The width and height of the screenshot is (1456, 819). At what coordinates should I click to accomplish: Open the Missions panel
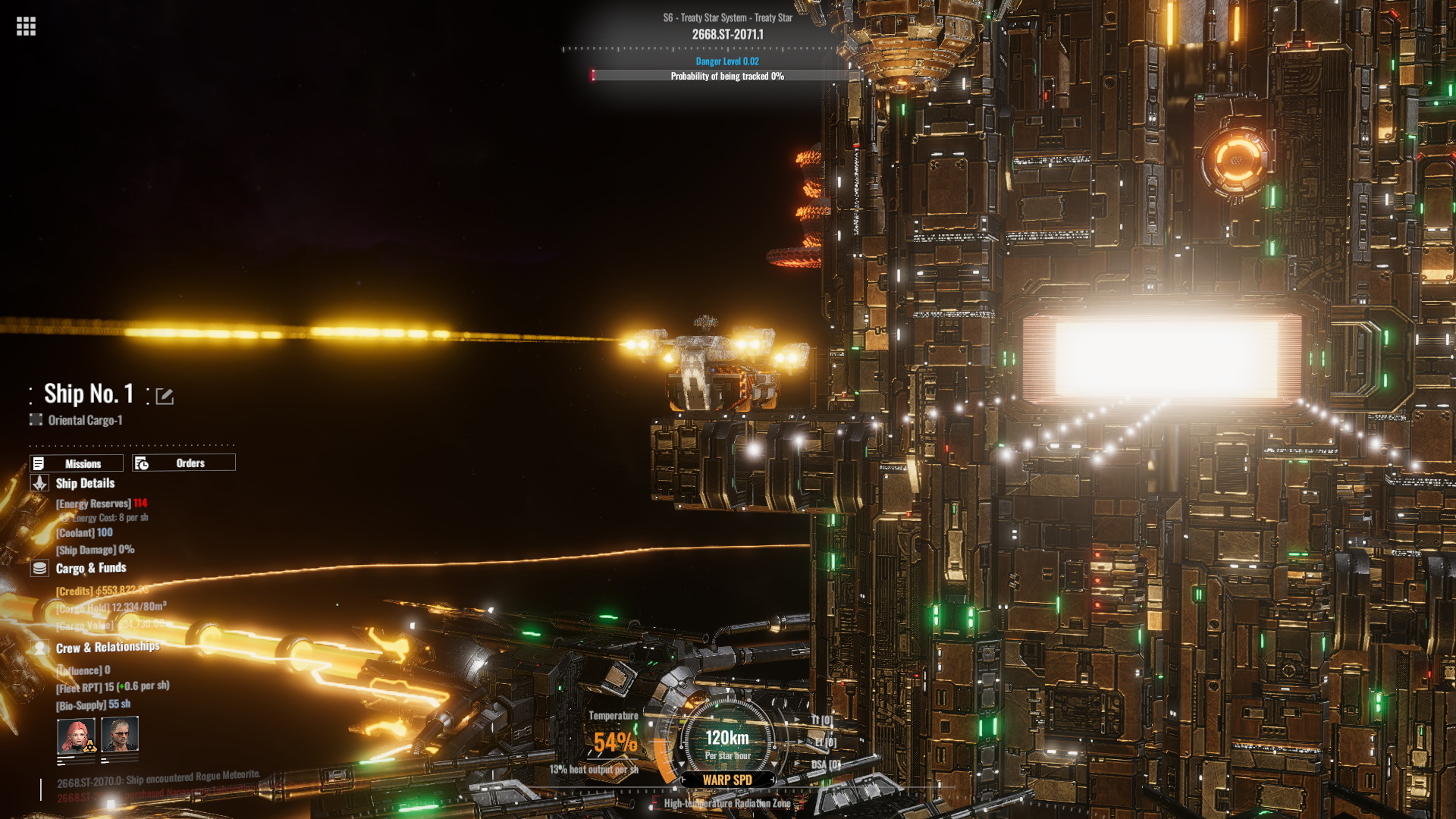(x=77, y=463)
